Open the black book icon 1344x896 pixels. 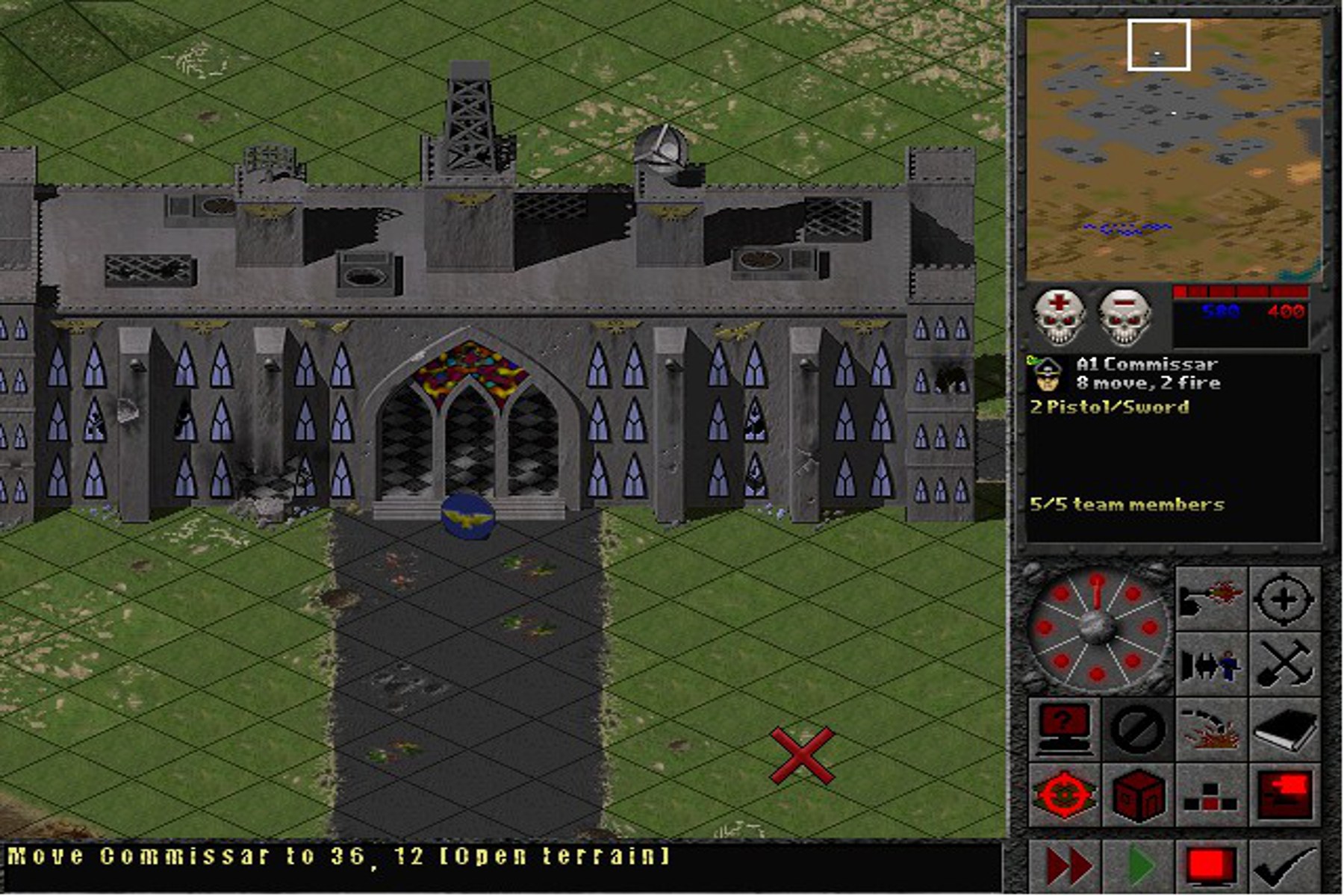pyautogui.click(x=1284, y=728)
